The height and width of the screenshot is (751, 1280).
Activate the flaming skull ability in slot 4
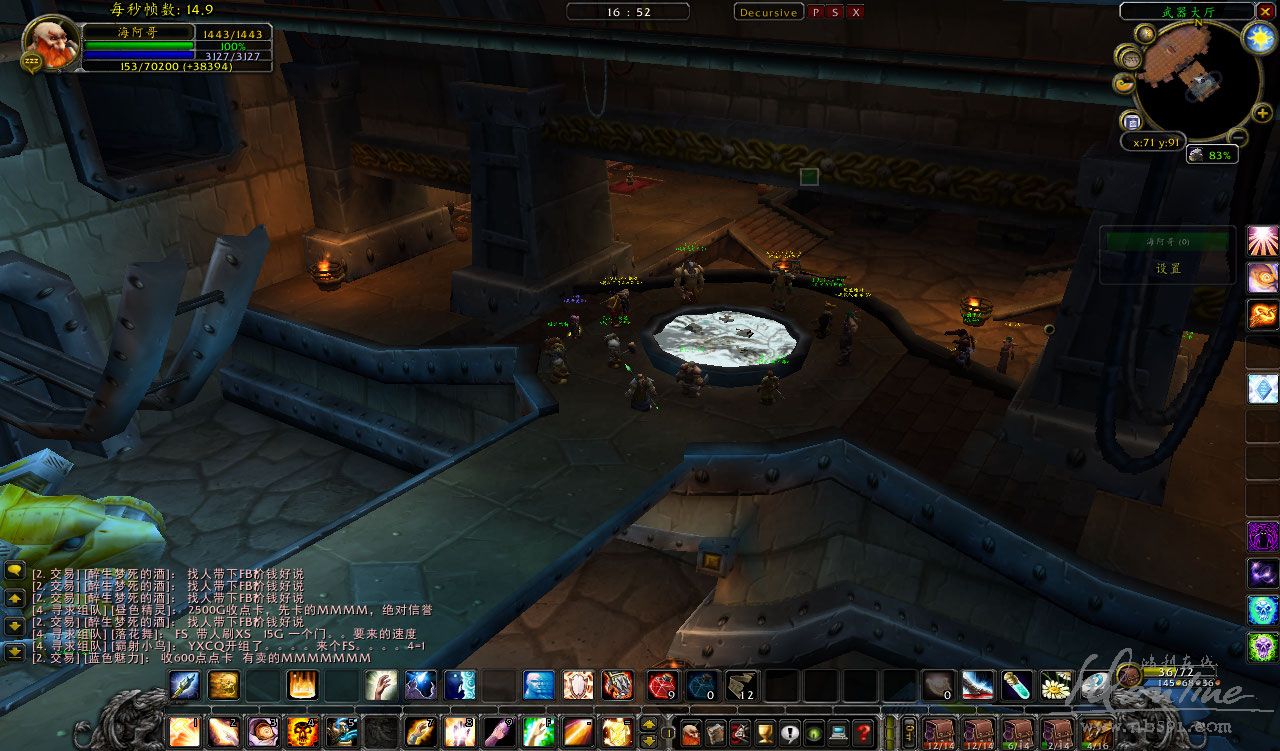click(302, 732)
